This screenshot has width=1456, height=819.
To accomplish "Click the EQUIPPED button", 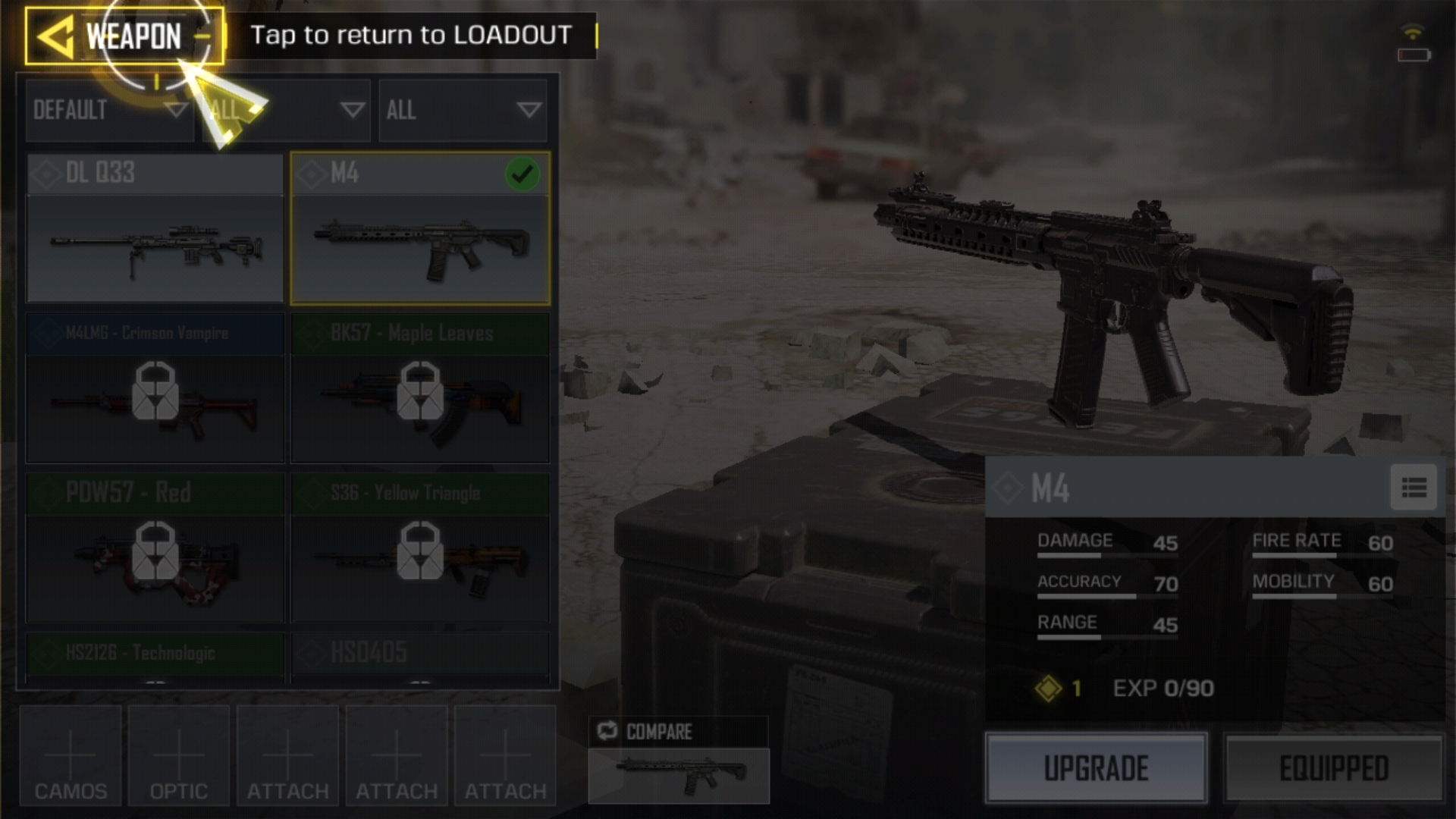I will (x=1334, y=768).
